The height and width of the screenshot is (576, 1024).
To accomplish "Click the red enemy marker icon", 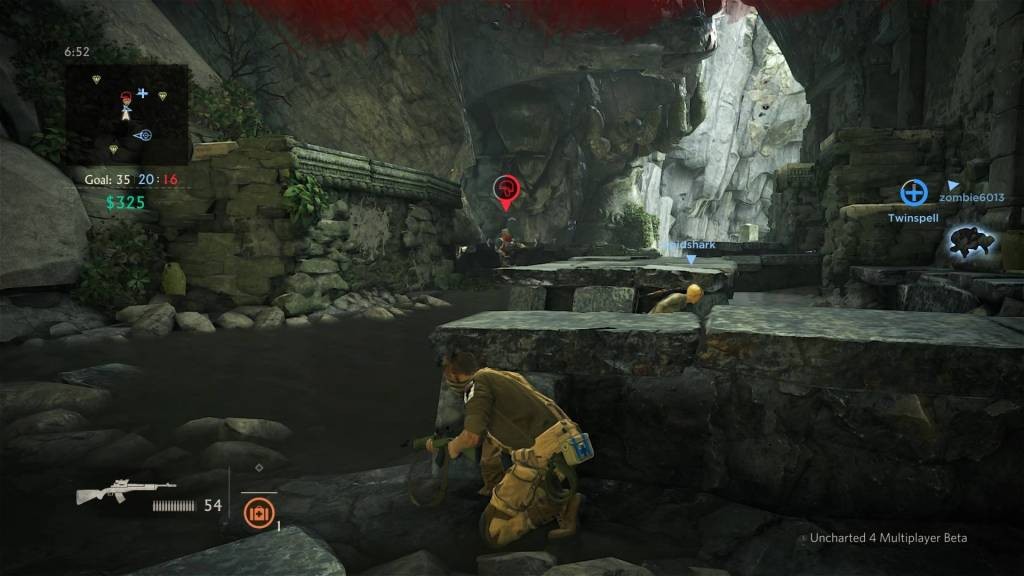I will [x=506, y=189].
